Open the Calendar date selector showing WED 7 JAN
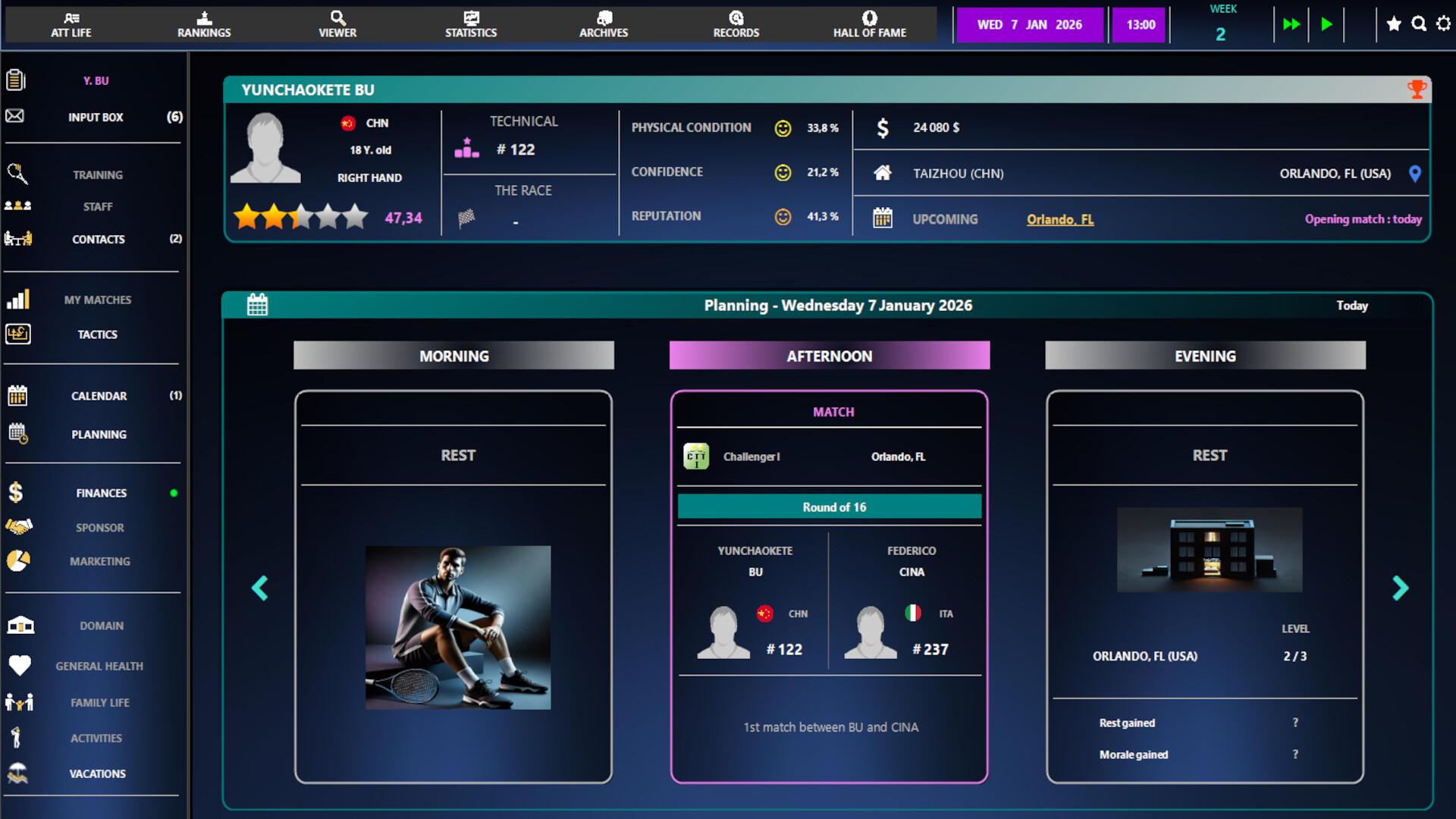Image resolution: width=1456 pixels, height=819 pixels. tap(1030, 24)
